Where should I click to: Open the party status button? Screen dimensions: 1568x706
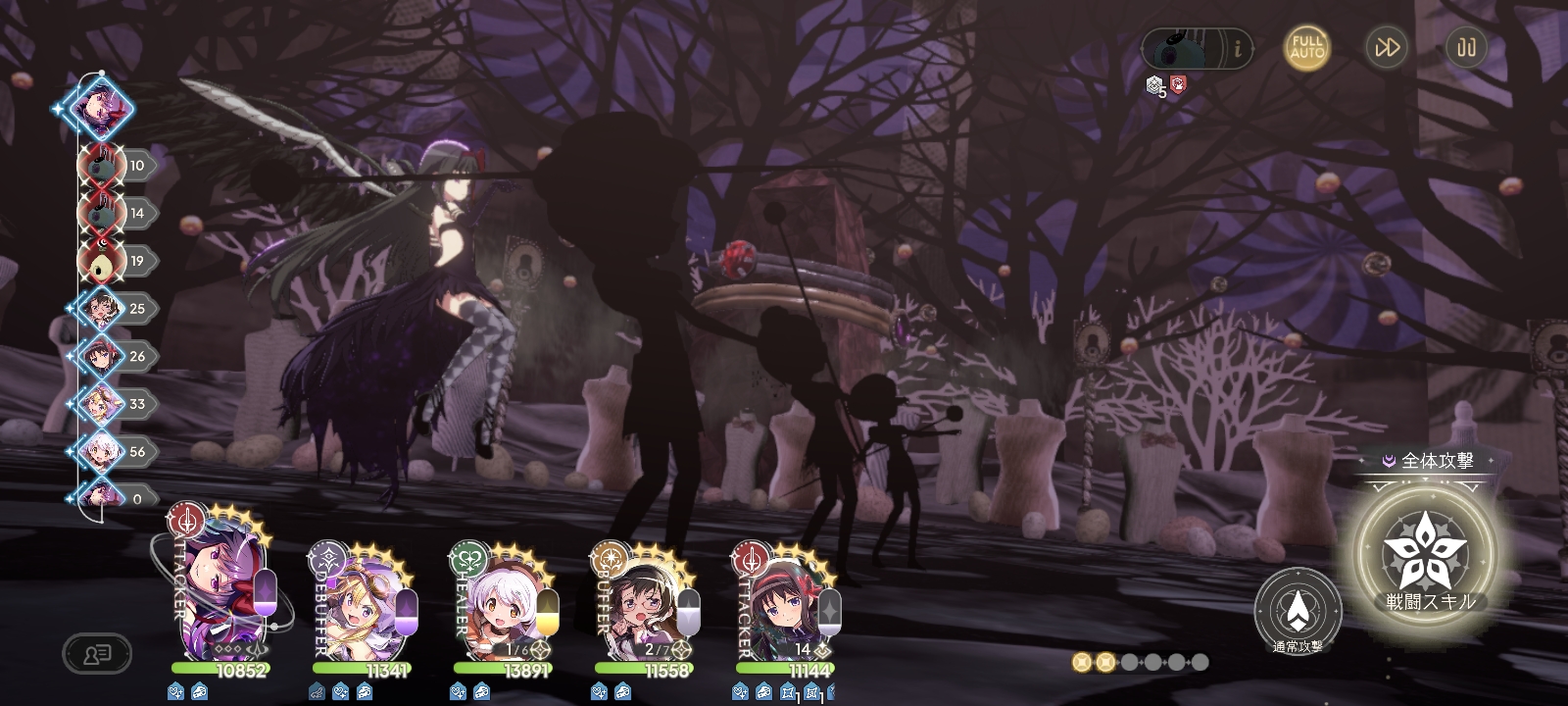(x=97, y=654)
